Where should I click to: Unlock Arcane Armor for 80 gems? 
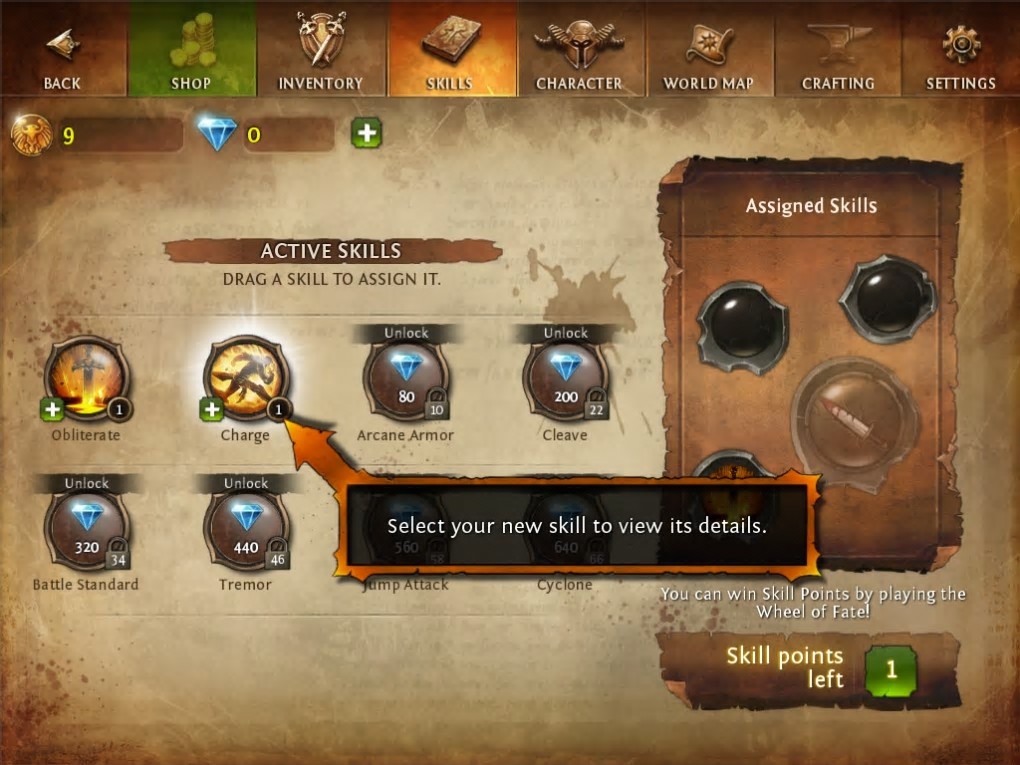(x=406, y=378)
